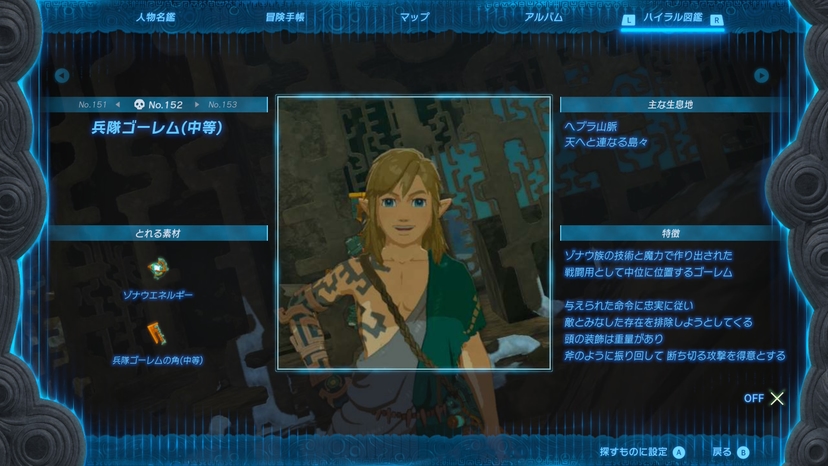Viewport: 828px width, 466px height.
Task: Click the left page arrow button
Action: (62, 75)
